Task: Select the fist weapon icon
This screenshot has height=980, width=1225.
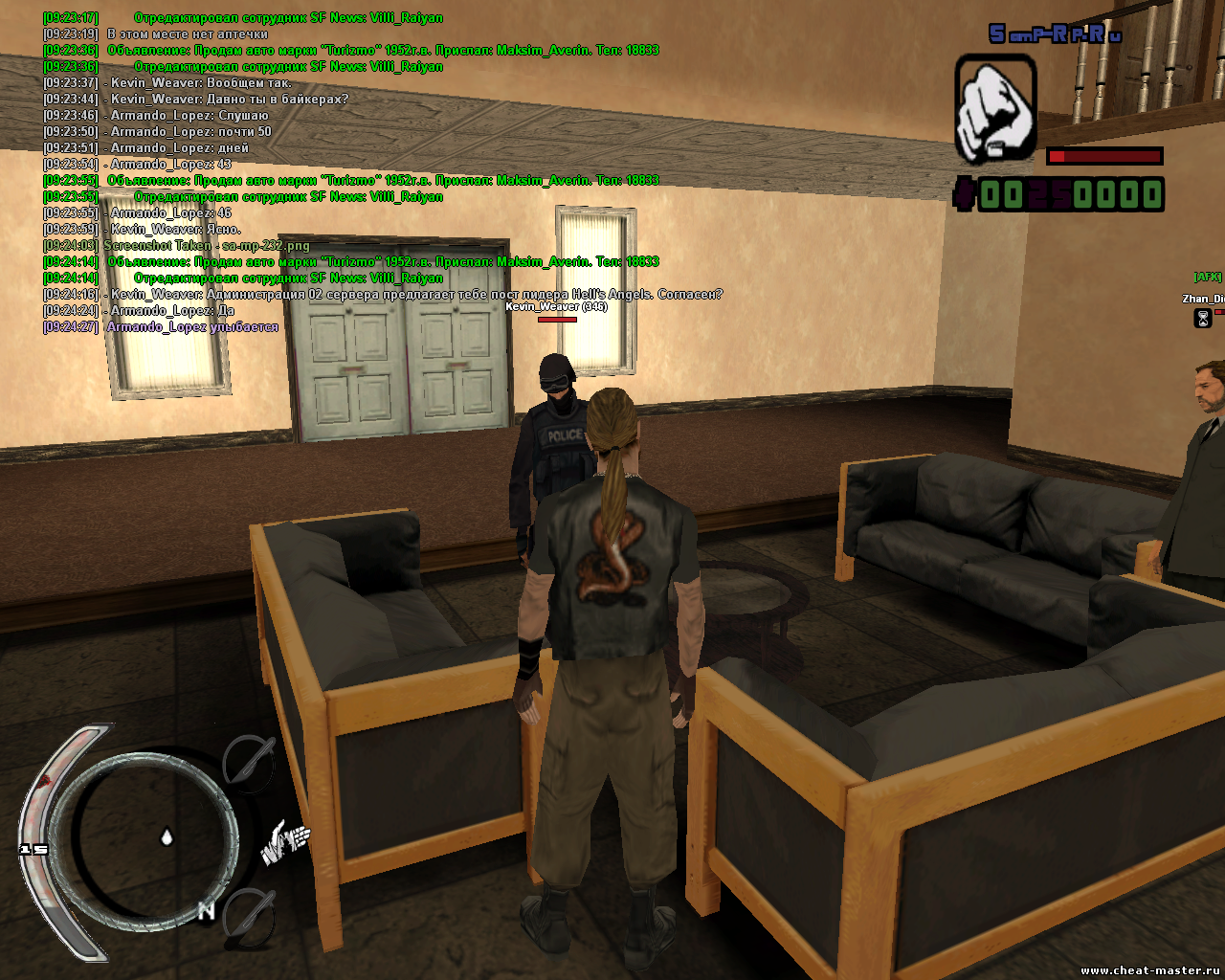Action: 995,107
